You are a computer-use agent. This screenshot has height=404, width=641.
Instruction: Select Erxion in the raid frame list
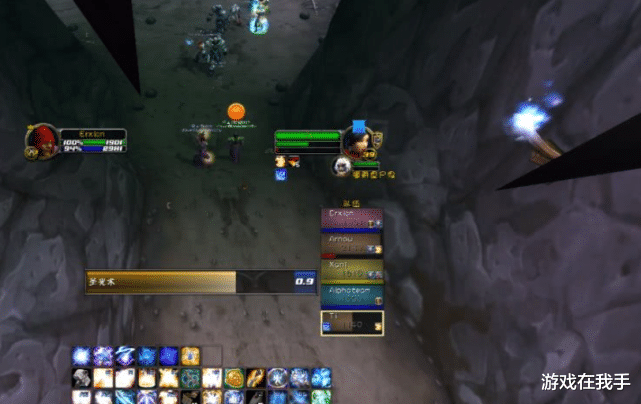click(352, 219)
